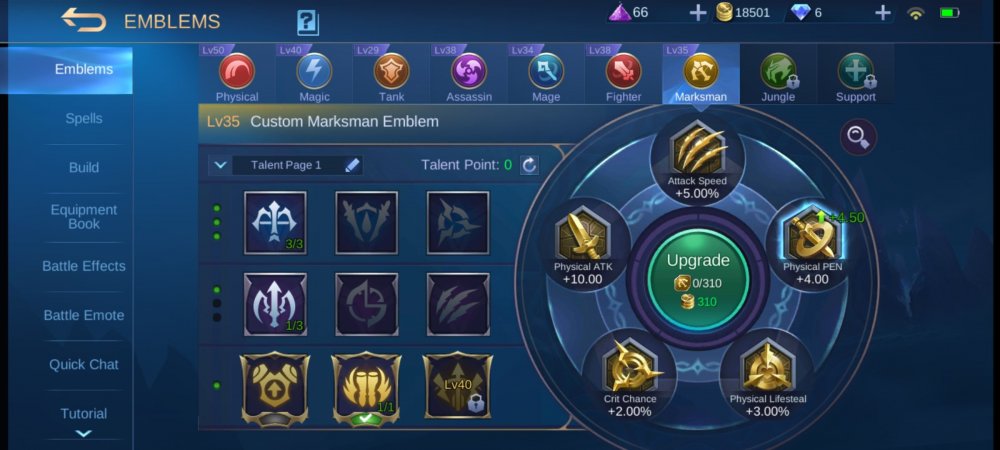Select Battle Effects in the sidebar
Image resolution: width=1000 pixels, height=450 pixels.
(x=84, y=266)
